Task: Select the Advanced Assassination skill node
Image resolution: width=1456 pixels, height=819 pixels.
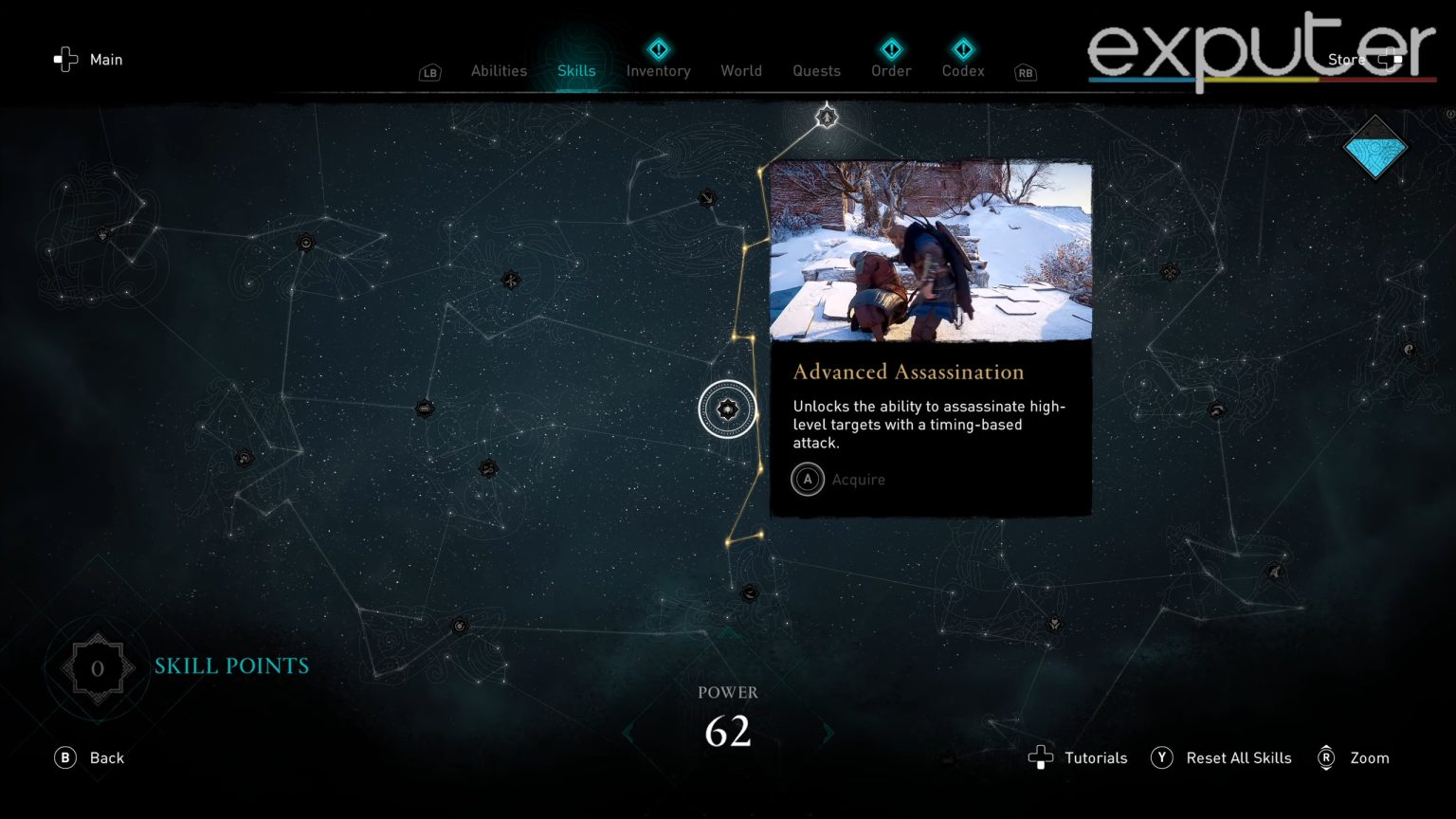Action: click(728, 409)
